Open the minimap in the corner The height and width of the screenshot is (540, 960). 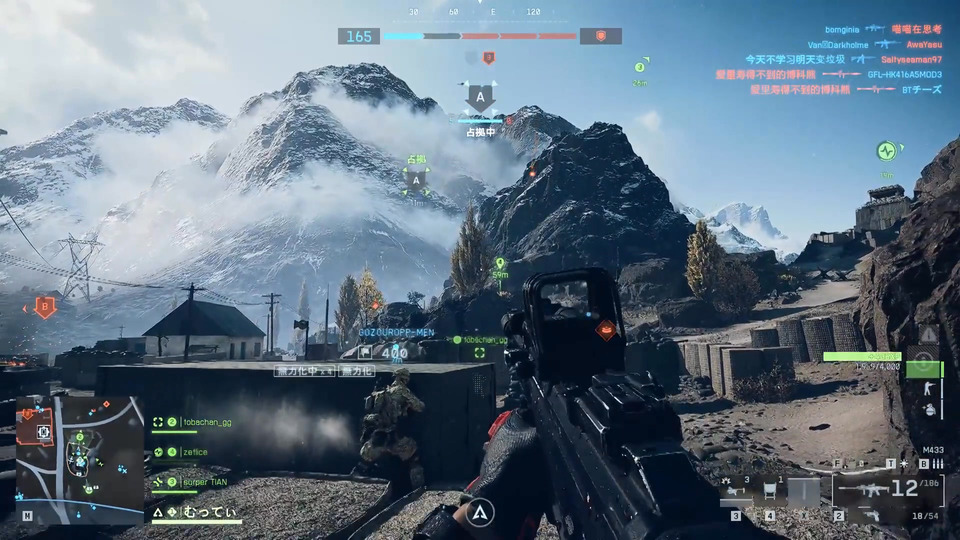(x=80, y=459)
